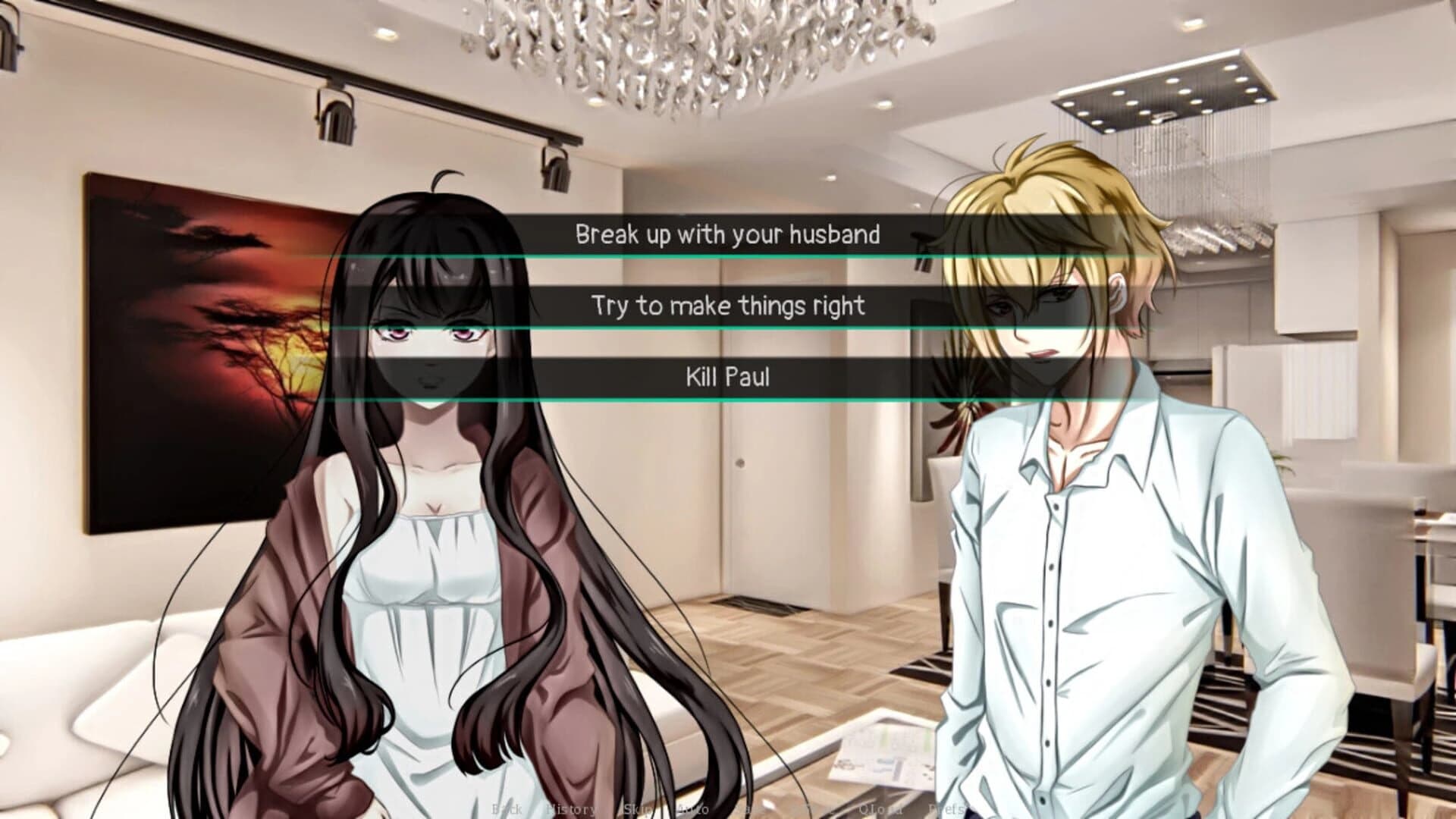Select the "Break up with your husband" choice

click(728, 235)
